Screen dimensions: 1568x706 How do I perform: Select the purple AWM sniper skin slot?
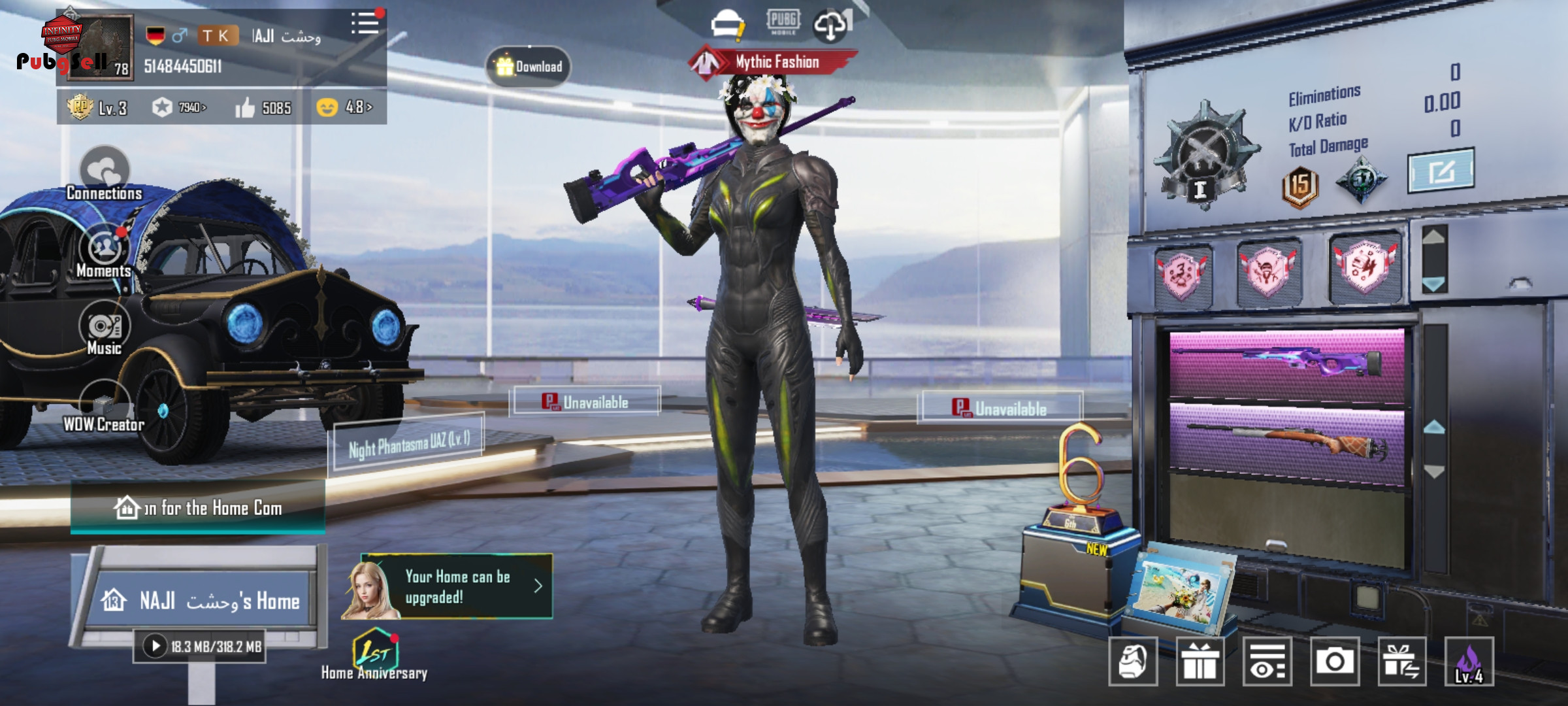tap(1286, 363)
